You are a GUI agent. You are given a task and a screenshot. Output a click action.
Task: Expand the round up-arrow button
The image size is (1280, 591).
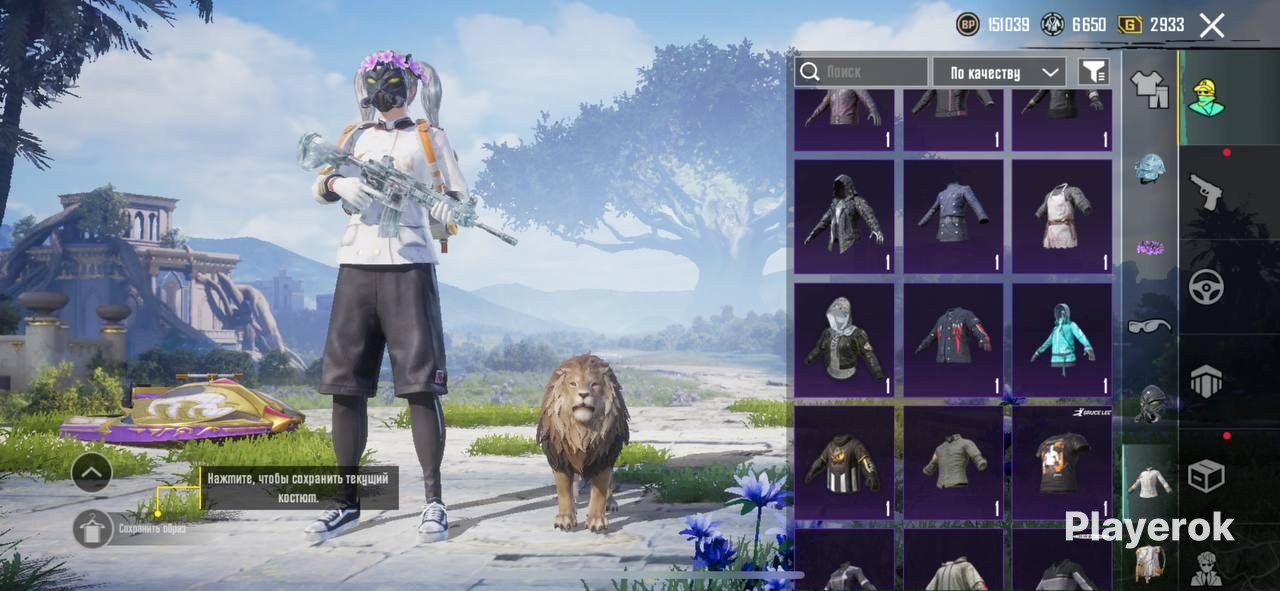91,472
